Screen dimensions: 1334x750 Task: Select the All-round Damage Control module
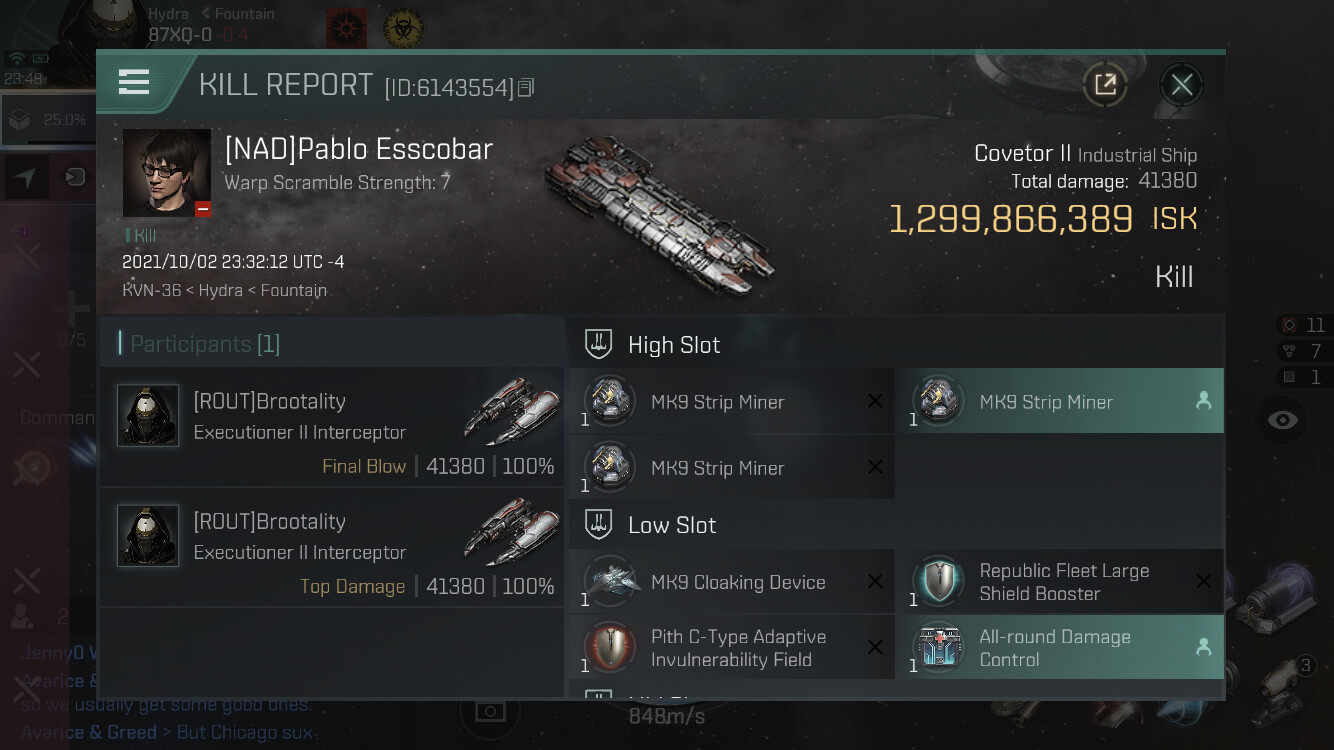pyautogui.click(x=1059, y=648)
